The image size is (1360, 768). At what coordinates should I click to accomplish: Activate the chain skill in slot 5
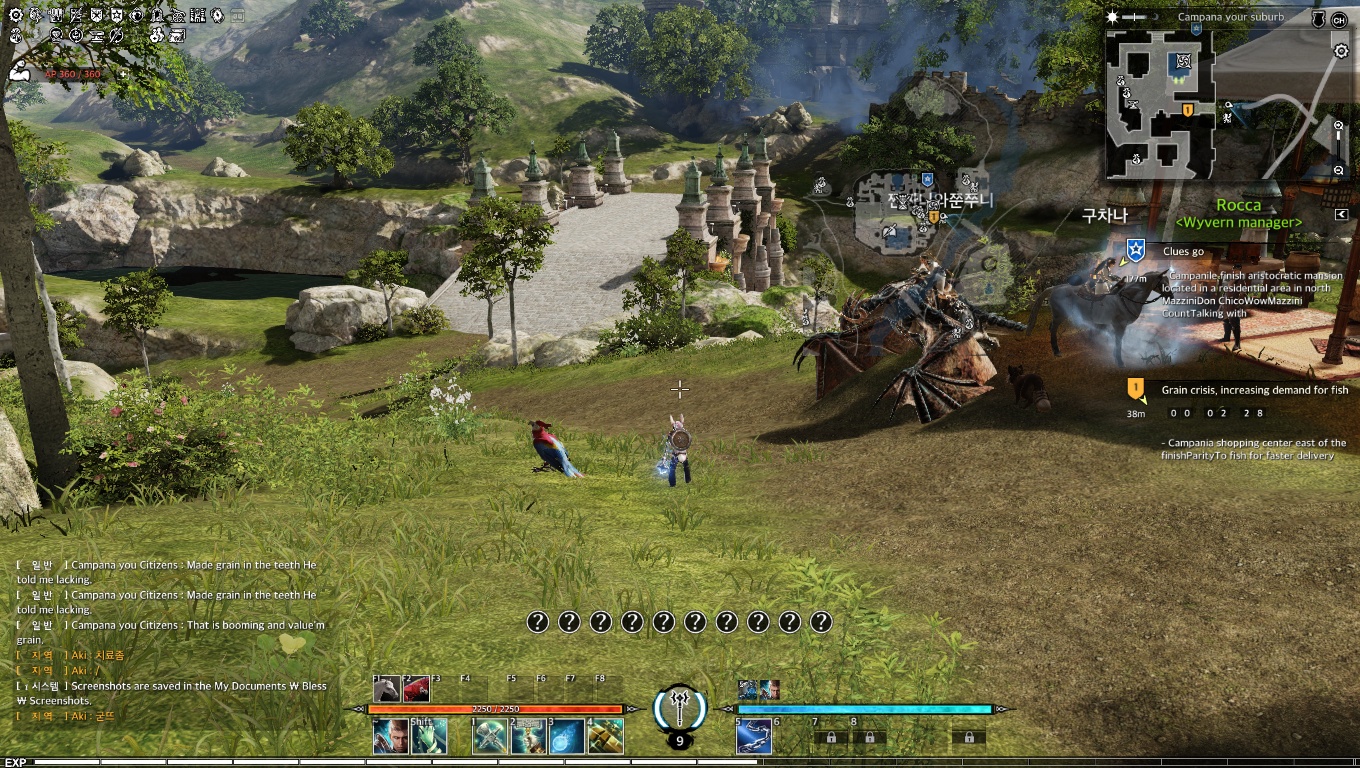tap(753, 737)
